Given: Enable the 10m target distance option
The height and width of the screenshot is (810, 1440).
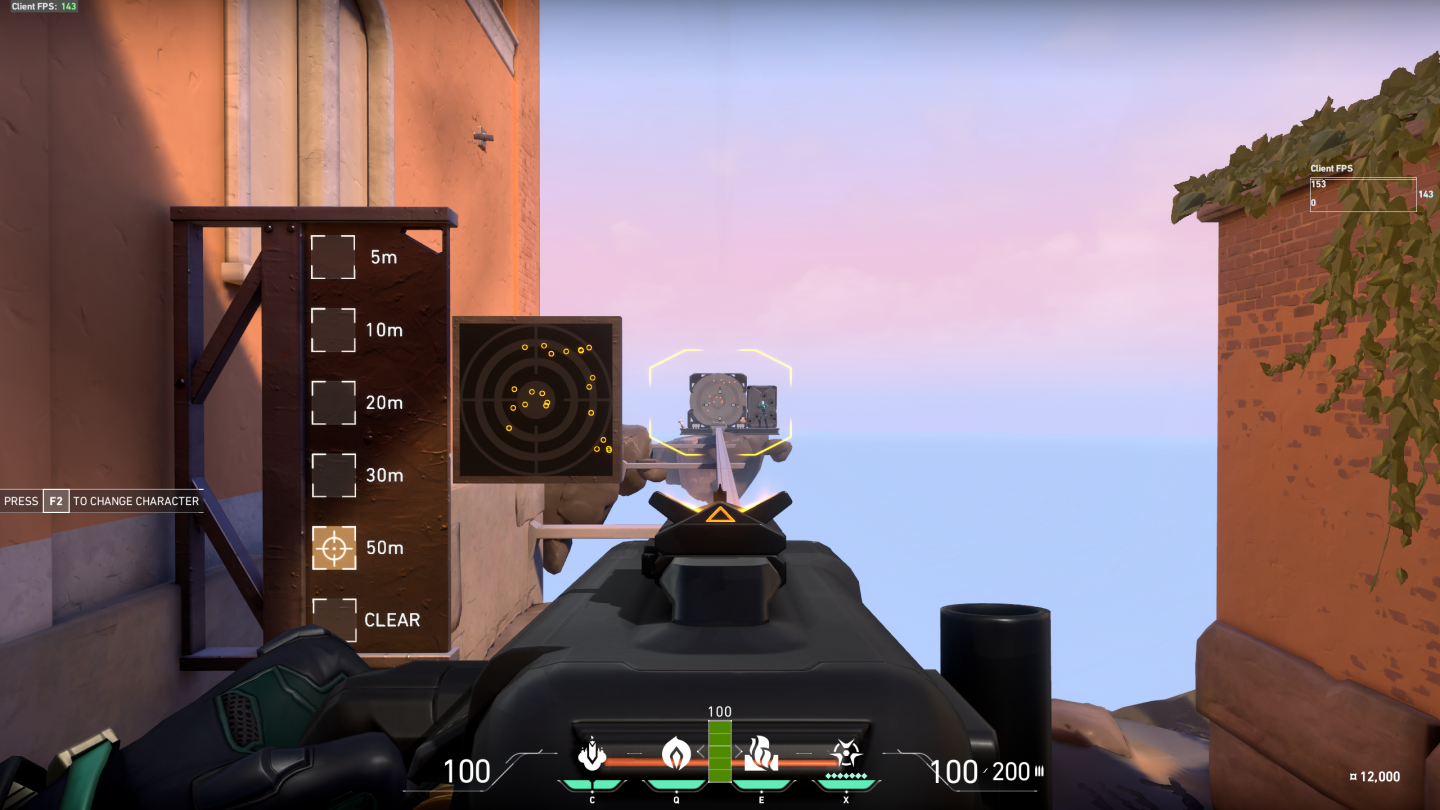Looking at the screenshot, I should (334, 330).
